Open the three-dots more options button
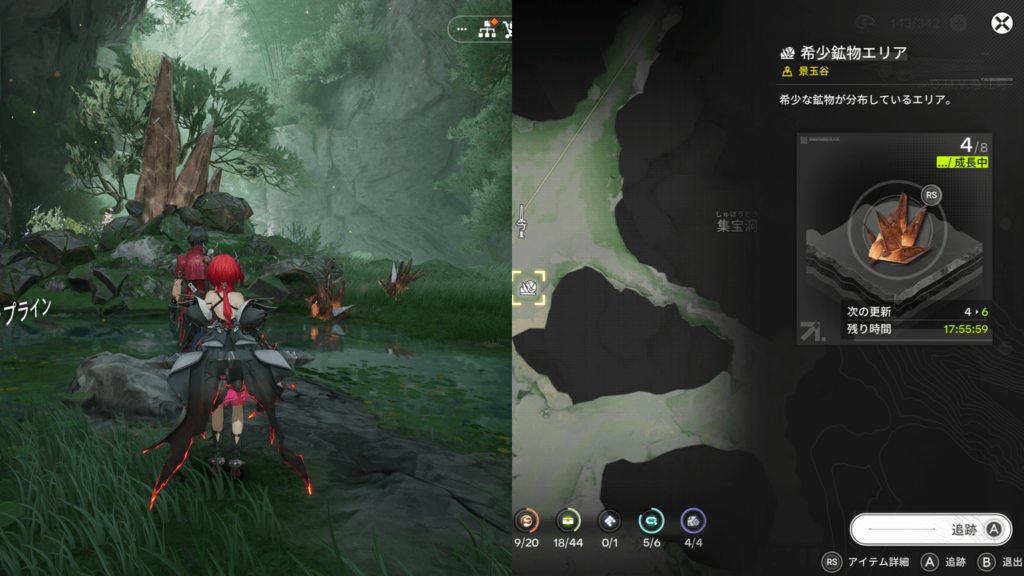 click(462, 29)
